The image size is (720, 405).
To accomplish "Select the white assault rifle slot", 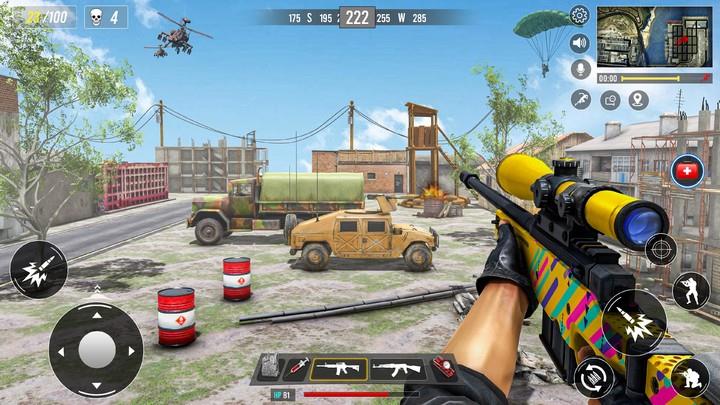I will coord(338,369).
